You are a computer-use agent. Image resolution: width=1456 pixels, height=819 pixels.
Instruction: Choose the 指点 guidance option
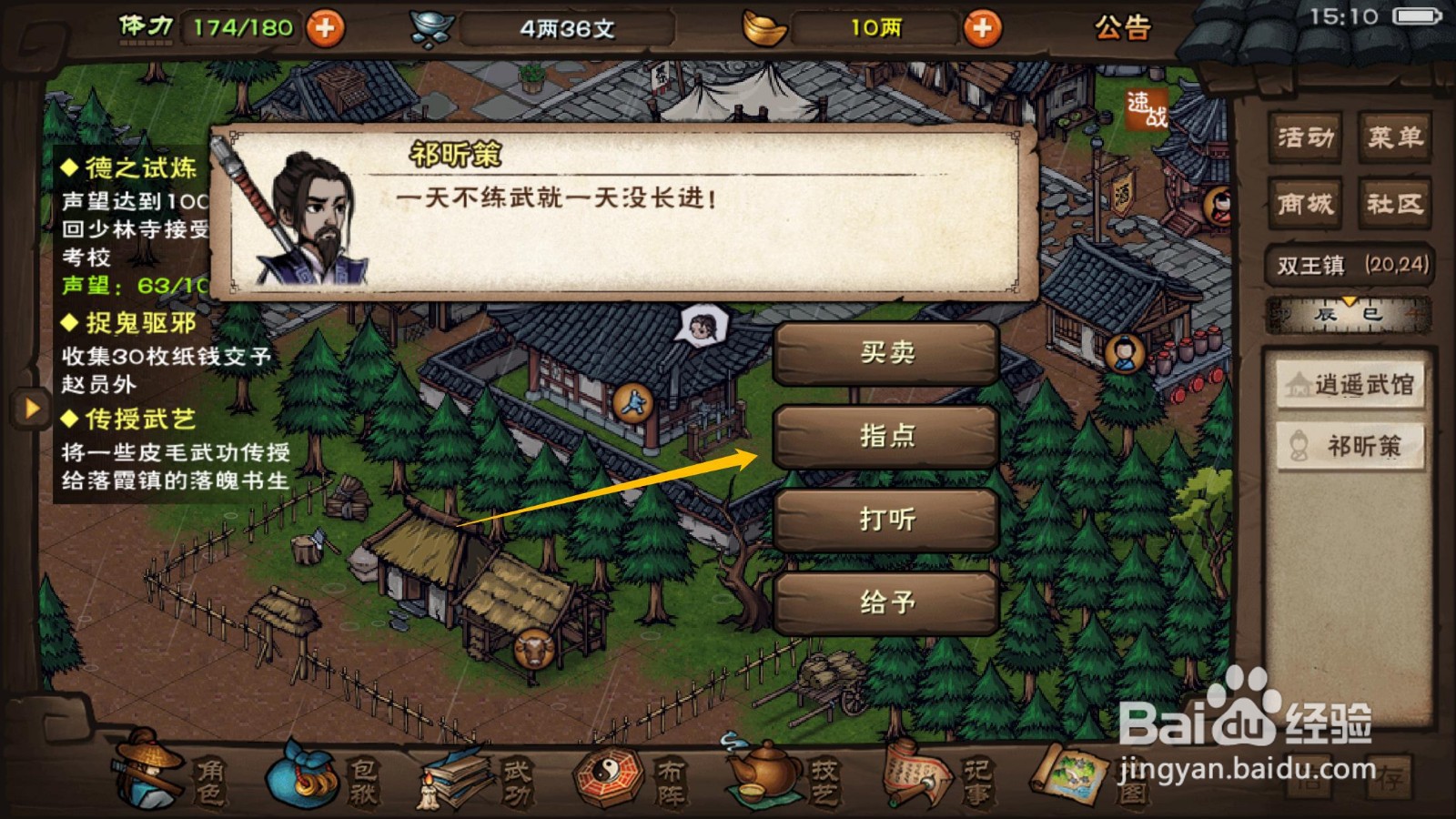[x=885, y=435]
